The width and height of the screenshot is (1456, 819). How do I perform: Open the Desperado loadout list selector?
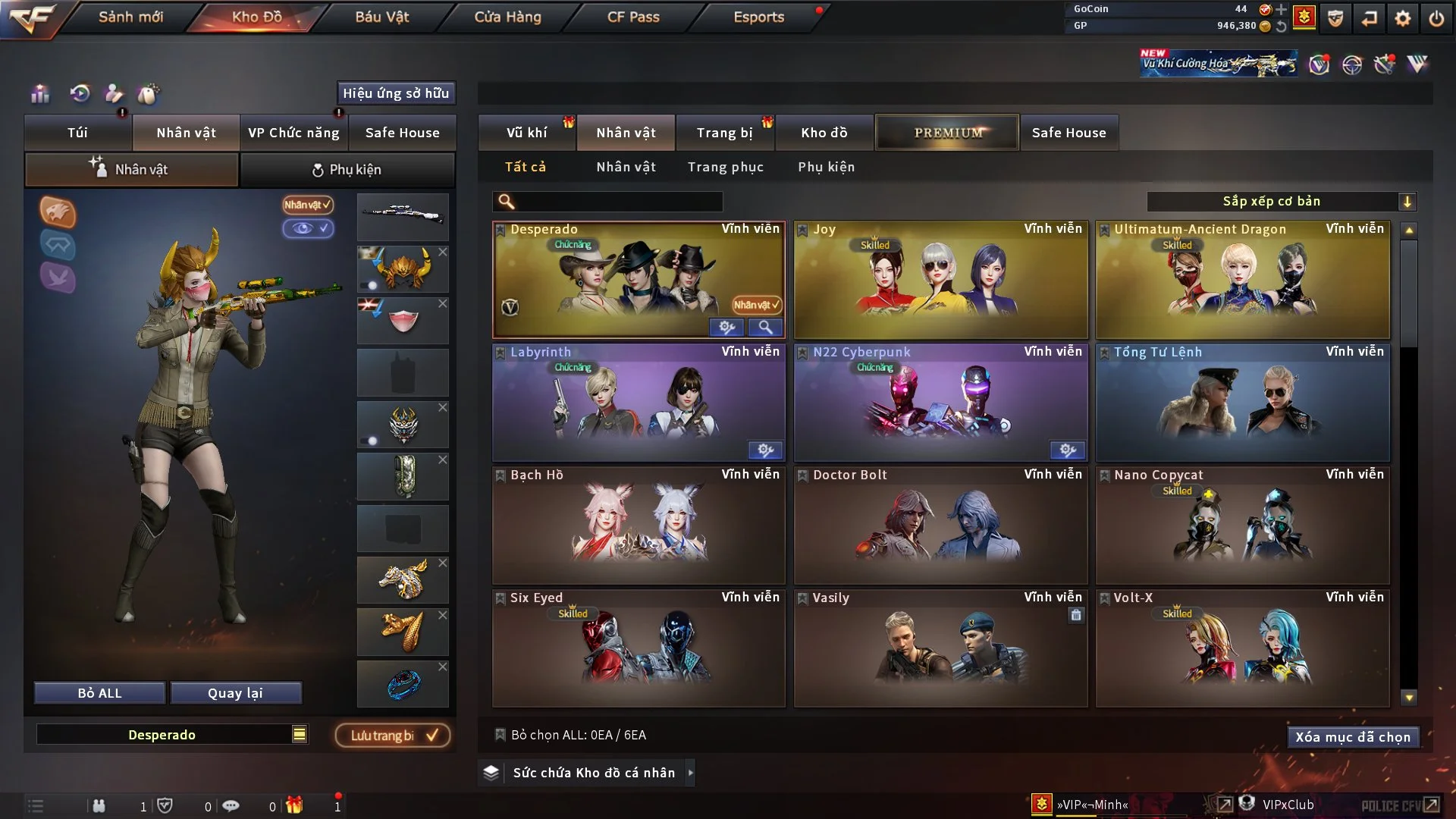tap(300, 734)
